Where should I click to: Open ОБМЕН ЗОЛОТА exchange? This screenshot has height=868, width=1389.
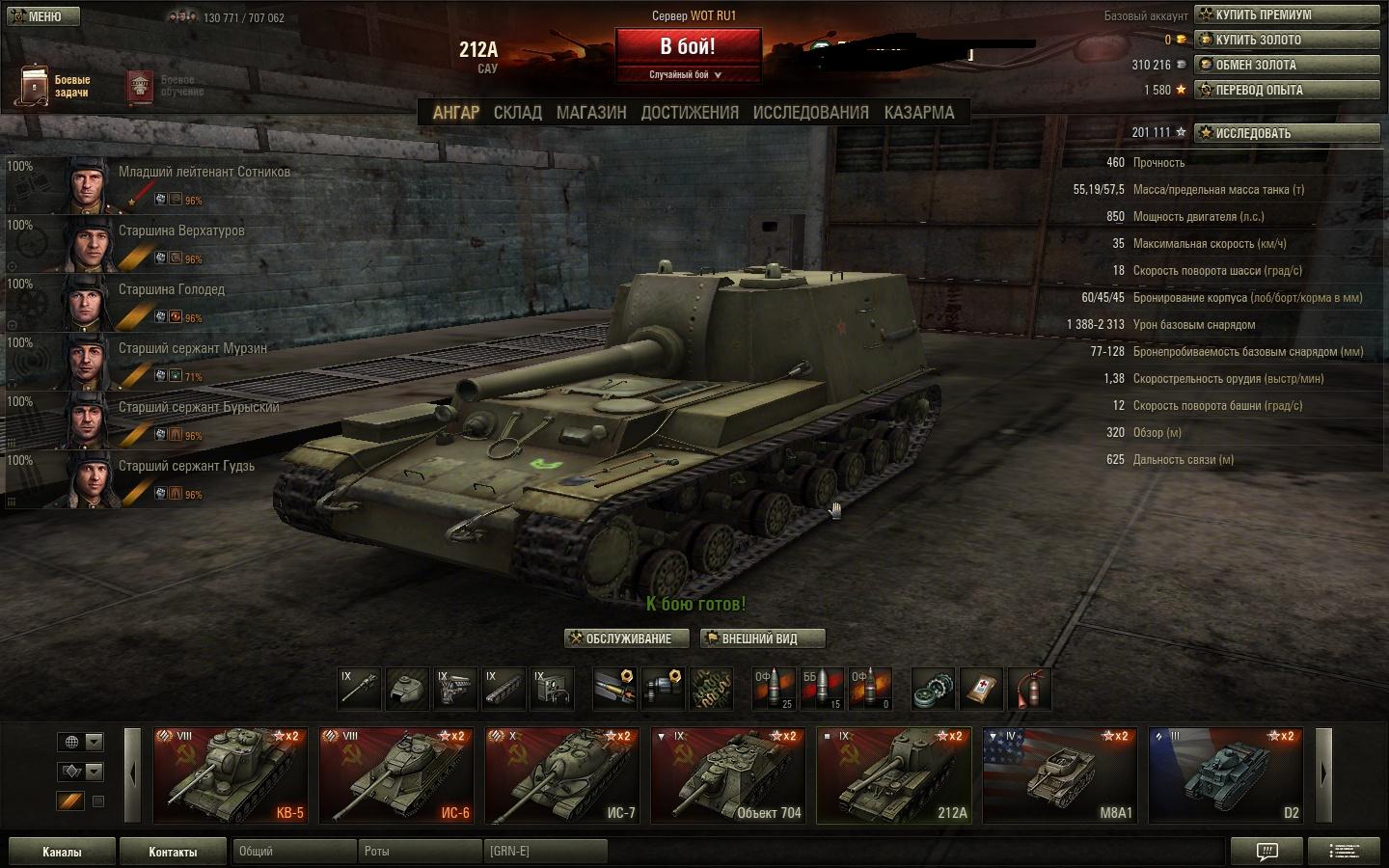(x=1287, y=65)
